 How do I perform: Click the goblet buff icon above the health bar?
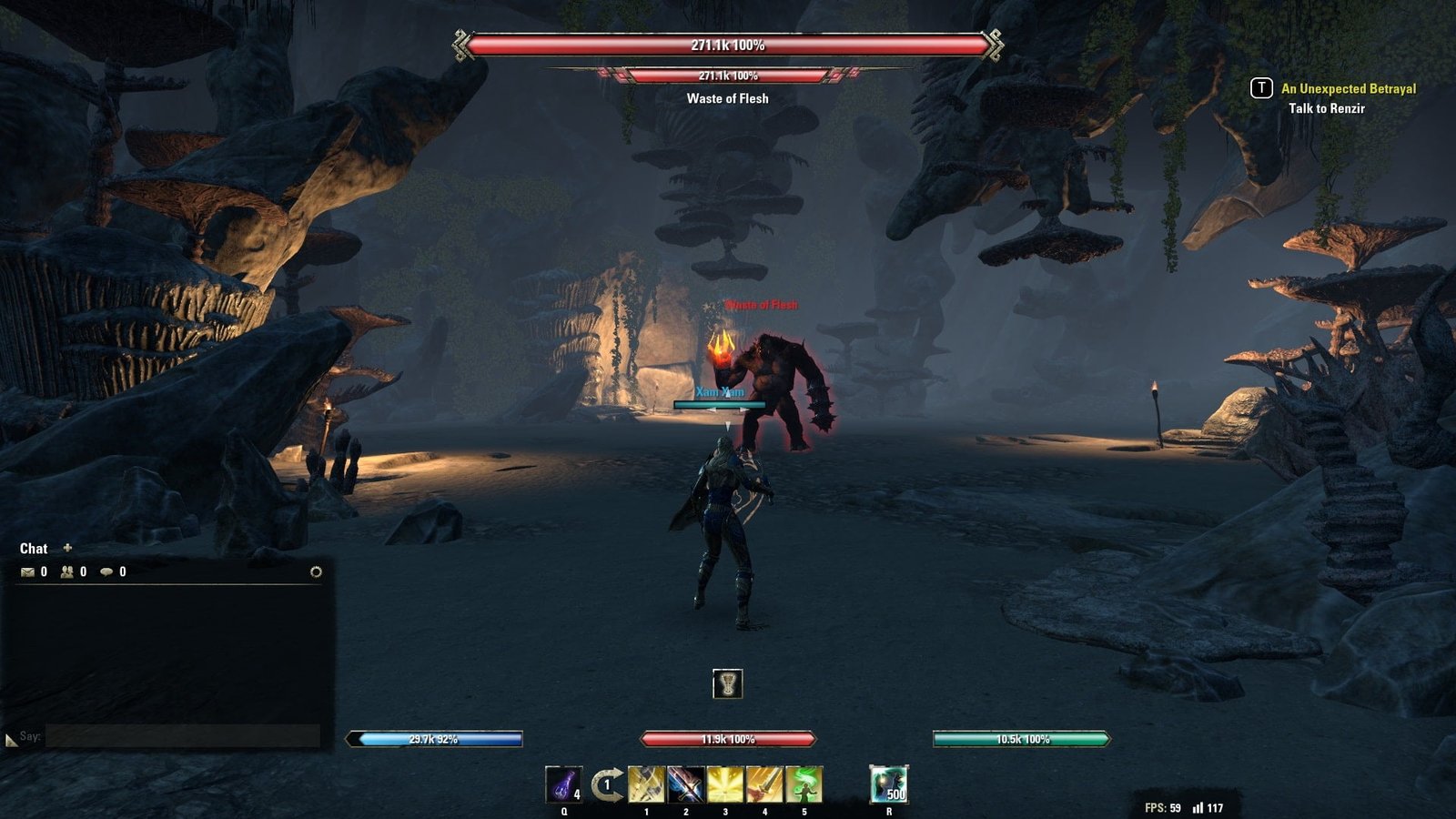[727, 683]
